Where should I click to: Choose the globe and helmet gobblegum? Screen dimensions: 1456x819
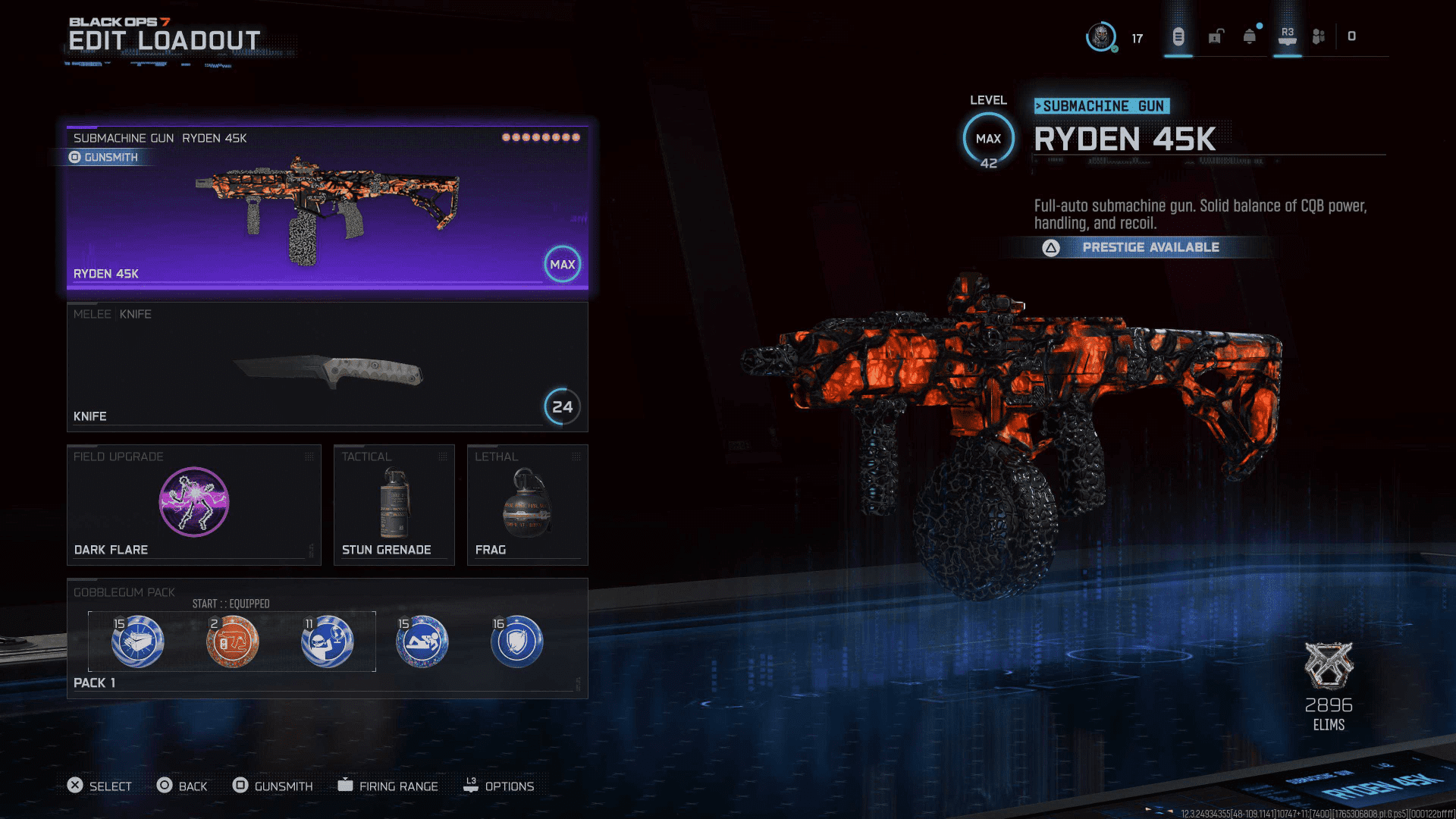click(x=327, y=642)
